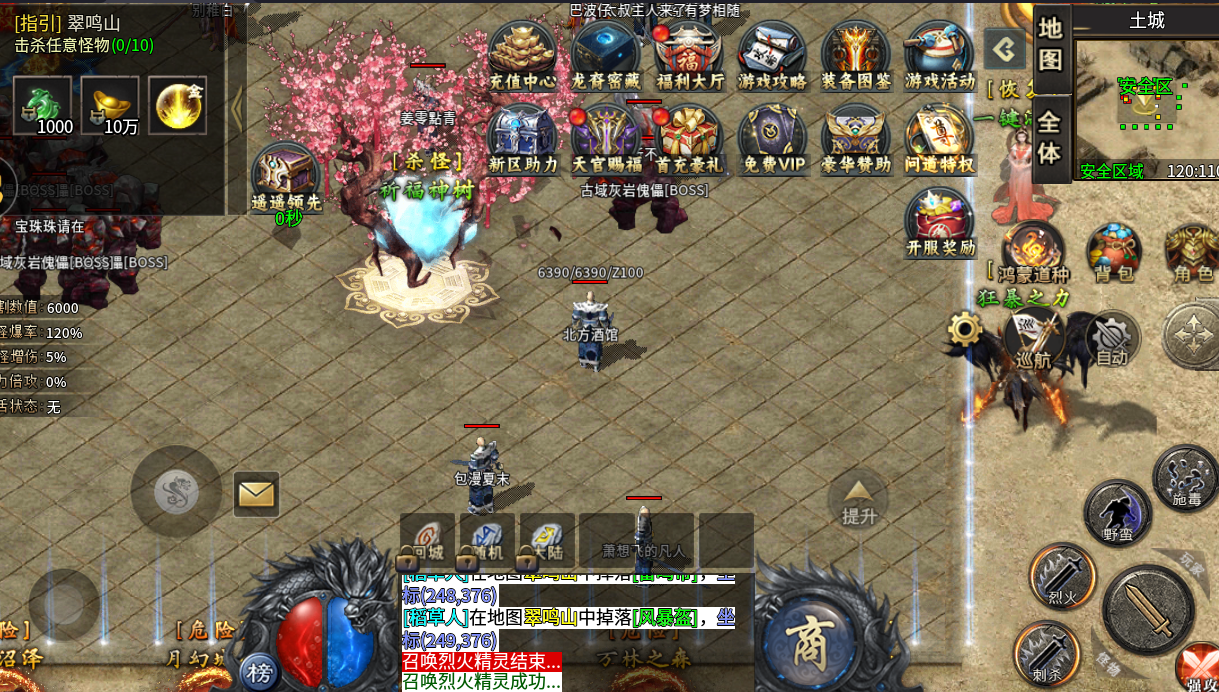The height and width of the screenshot is (692, 1219).
Task: Open the 游戏活动 events icon
Action: point(939,56)
